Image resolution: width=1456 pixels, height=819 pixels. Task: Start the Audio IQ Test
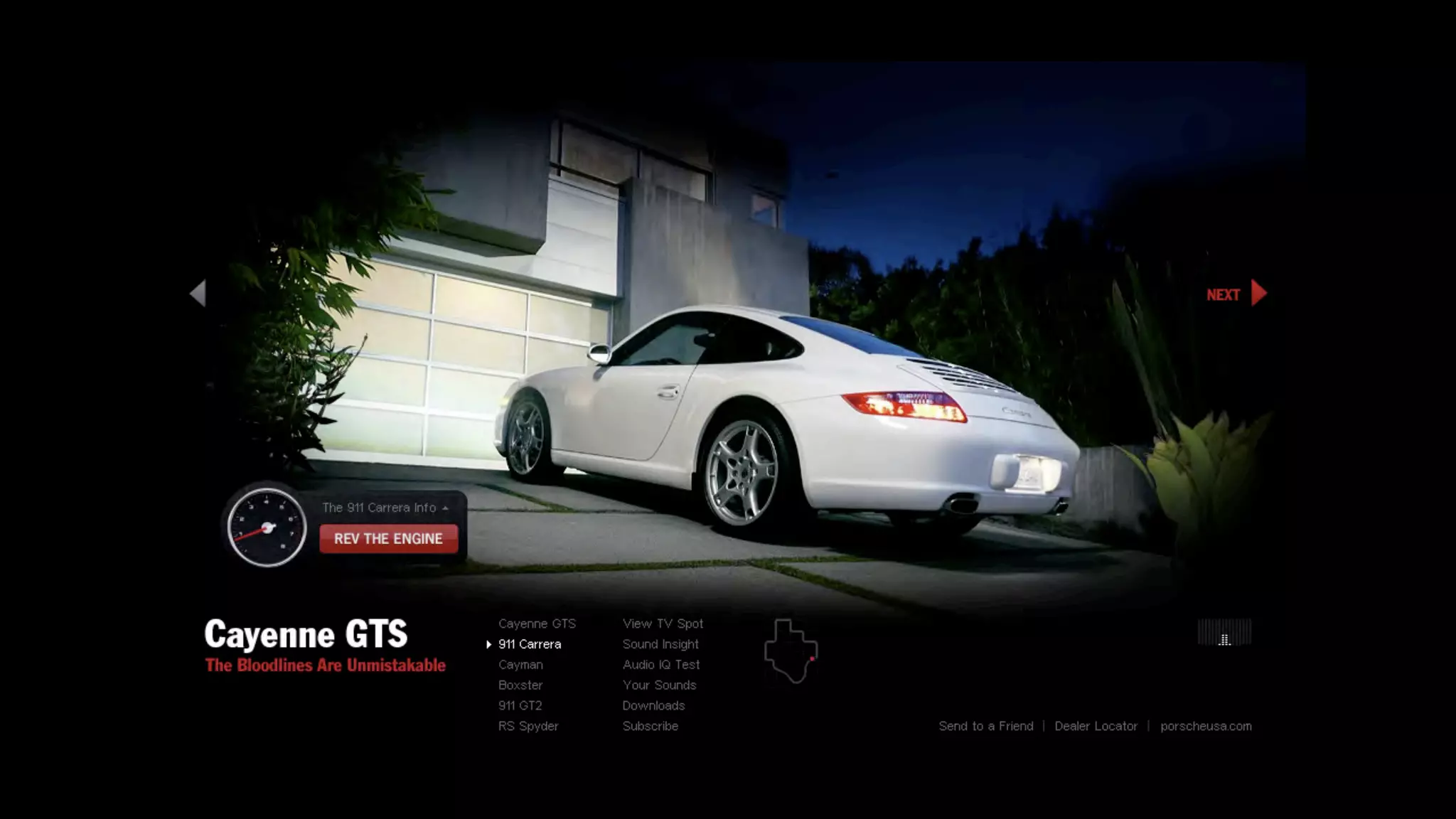tap(661, 665)
